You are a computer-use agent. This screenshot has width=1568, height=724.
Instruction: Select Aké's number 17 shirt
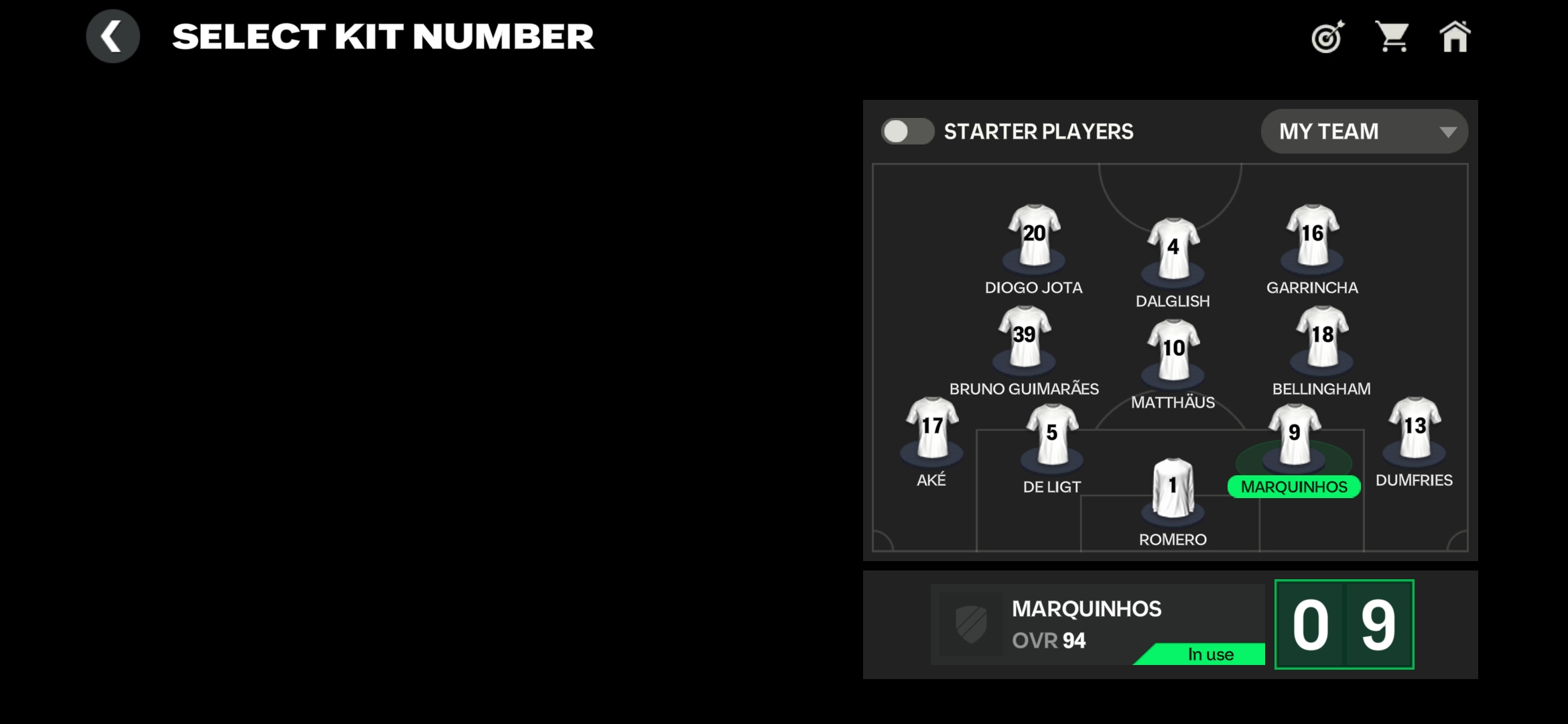pos(931,427)
